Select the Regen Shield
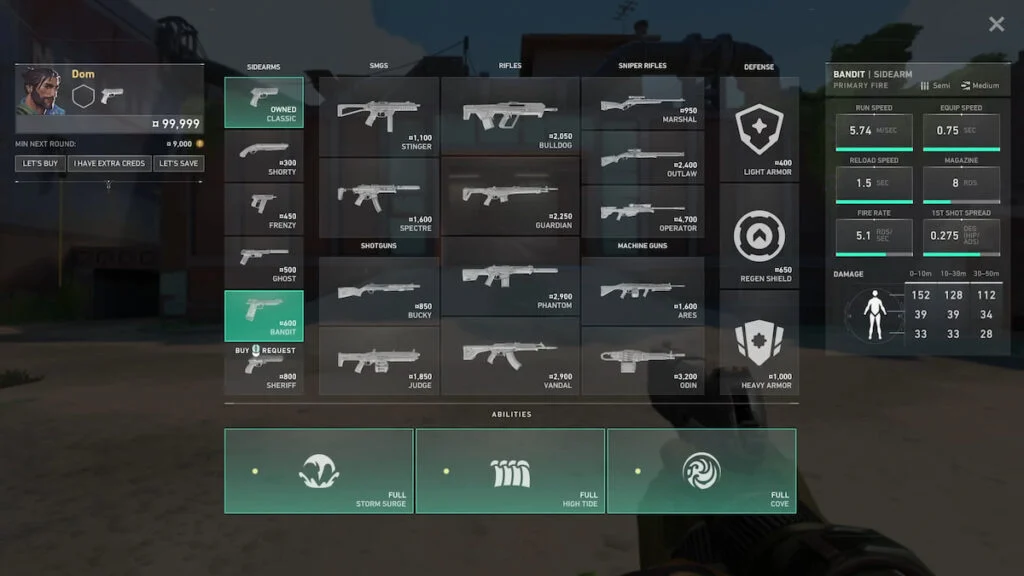Viewport: 1024px width, 576px height. coord(759,240)
